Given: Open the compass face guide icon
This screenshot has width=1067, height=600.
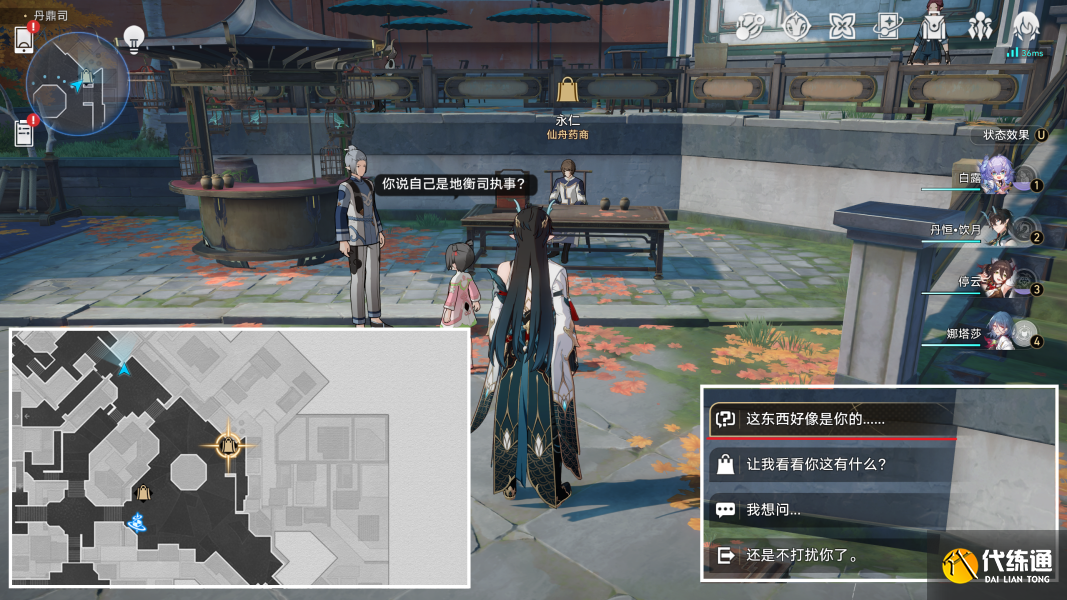Looking at the screenshot, I should click(x=796, y=27).
